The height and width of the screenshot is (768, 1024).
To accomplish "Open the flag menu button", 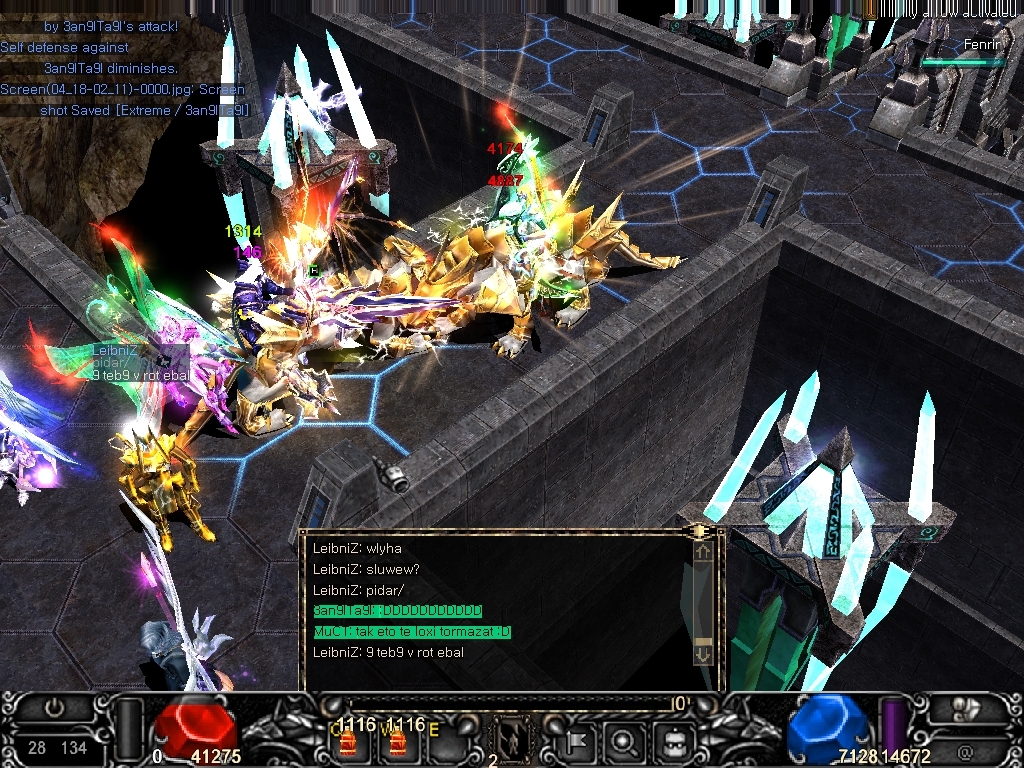I will tap(577, 742).
